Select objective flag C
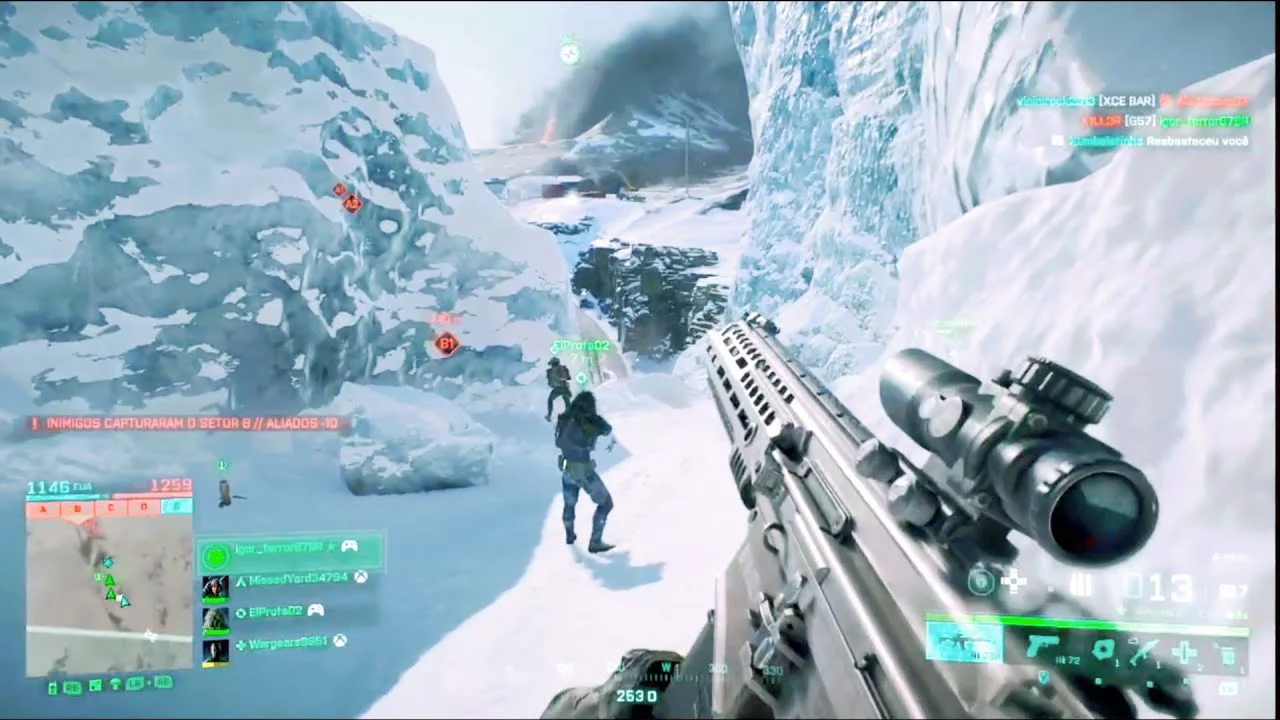 click(112, 508)
